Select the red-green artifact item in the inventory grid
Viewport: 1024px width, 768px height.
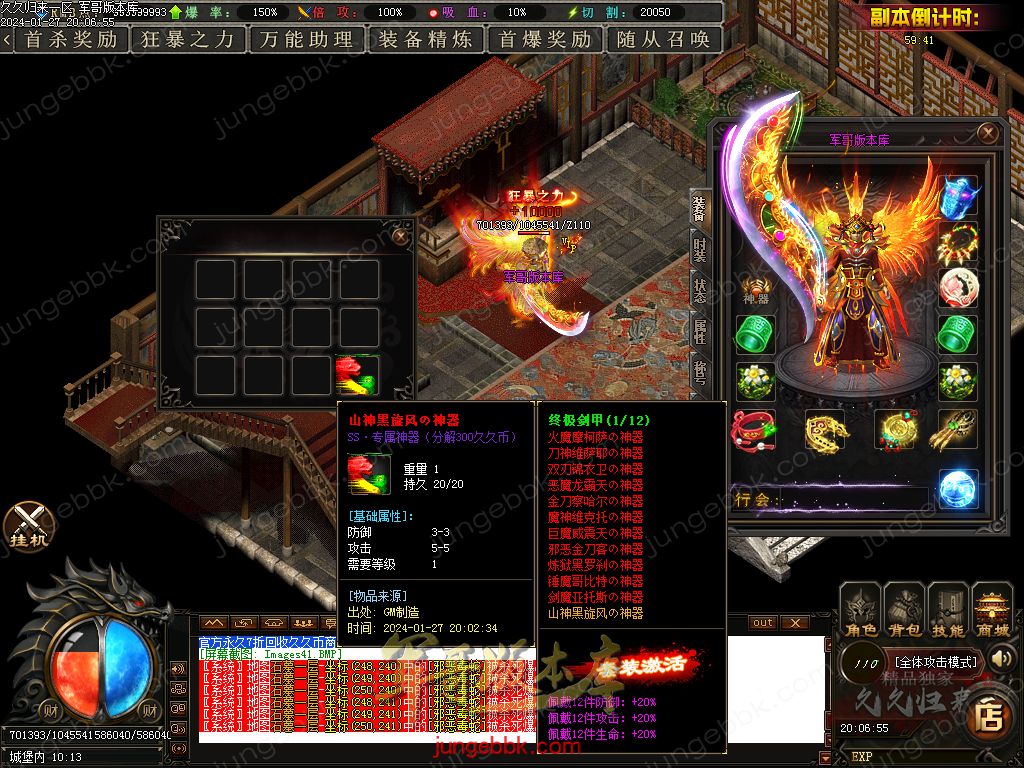click(357, 376)
